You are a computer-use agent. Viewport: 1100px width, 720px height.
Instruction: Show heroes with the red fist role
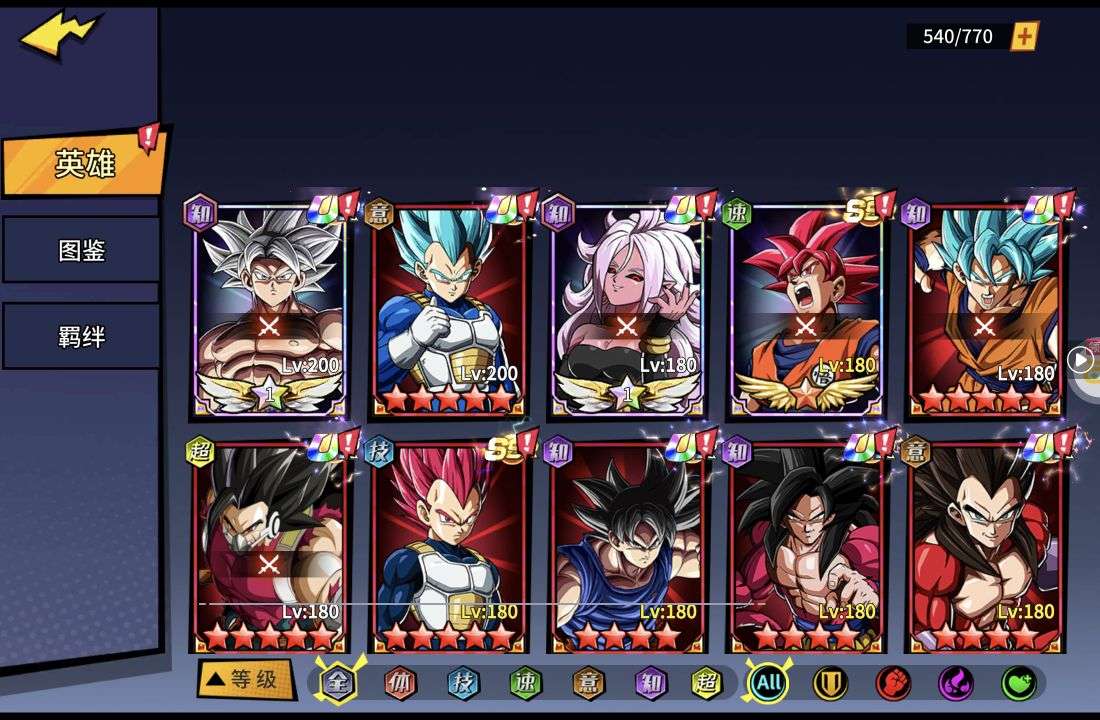pos(892,683)
